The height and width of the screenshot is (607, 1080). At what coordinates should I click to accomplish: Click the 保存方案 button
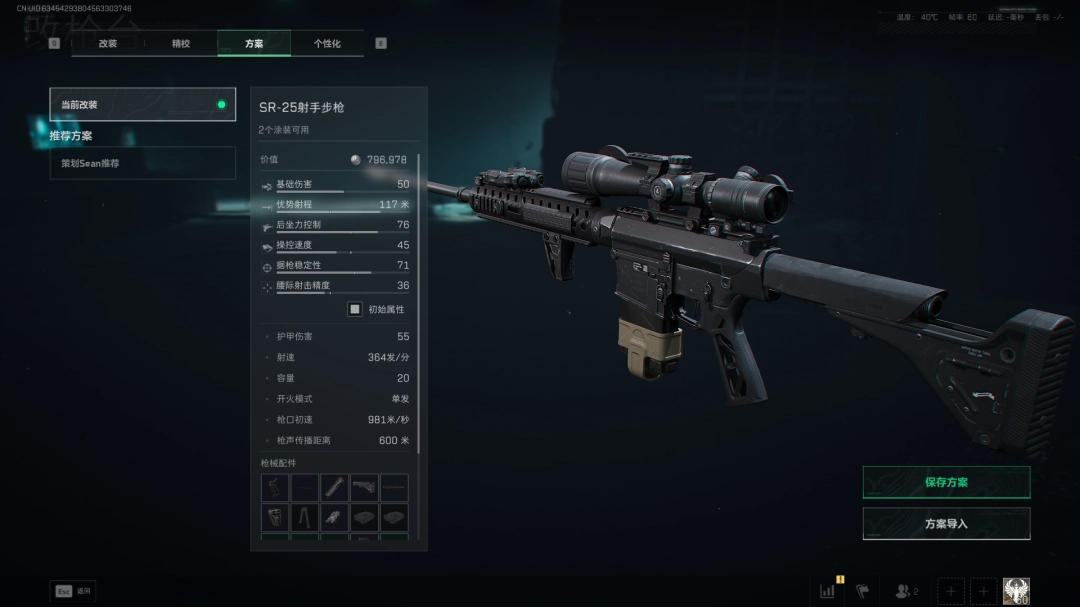(946, 482)
